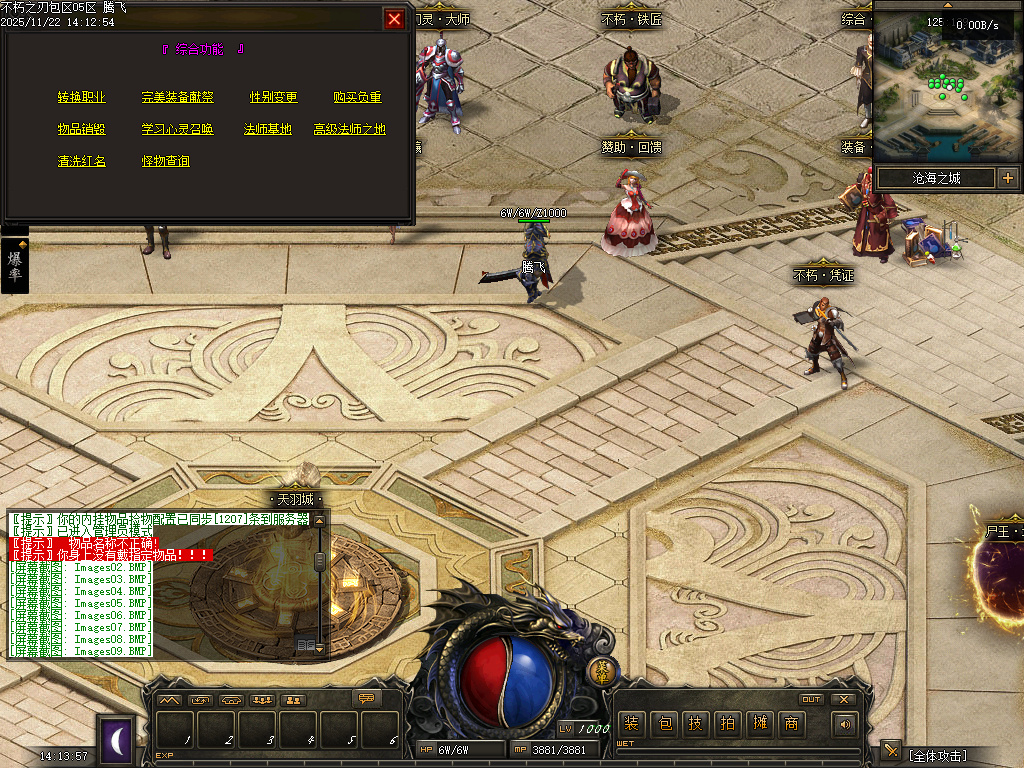Go to 法师基地
Screen dimensions: 1024x768
(x=268, y=129)
